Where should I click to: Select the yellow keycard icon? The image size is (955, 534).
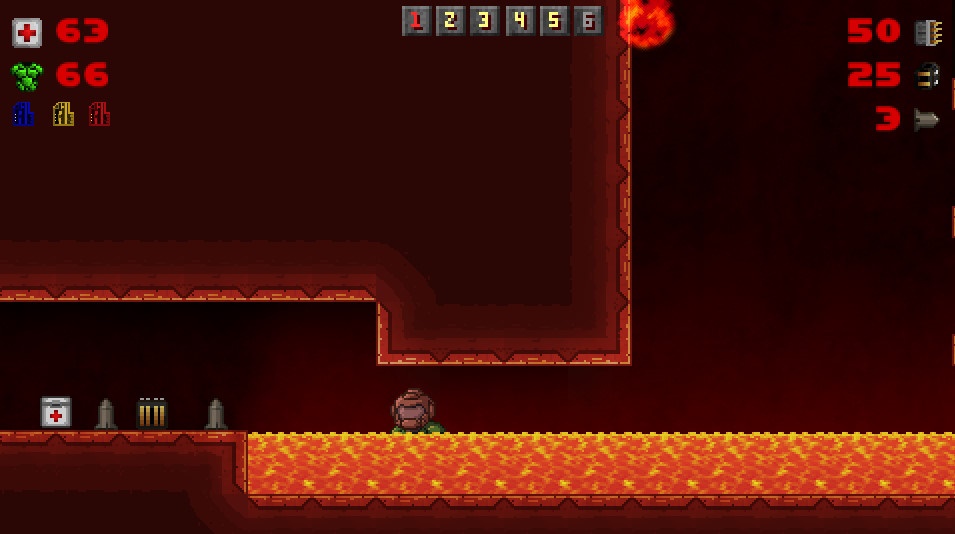(x=63, y=114)
